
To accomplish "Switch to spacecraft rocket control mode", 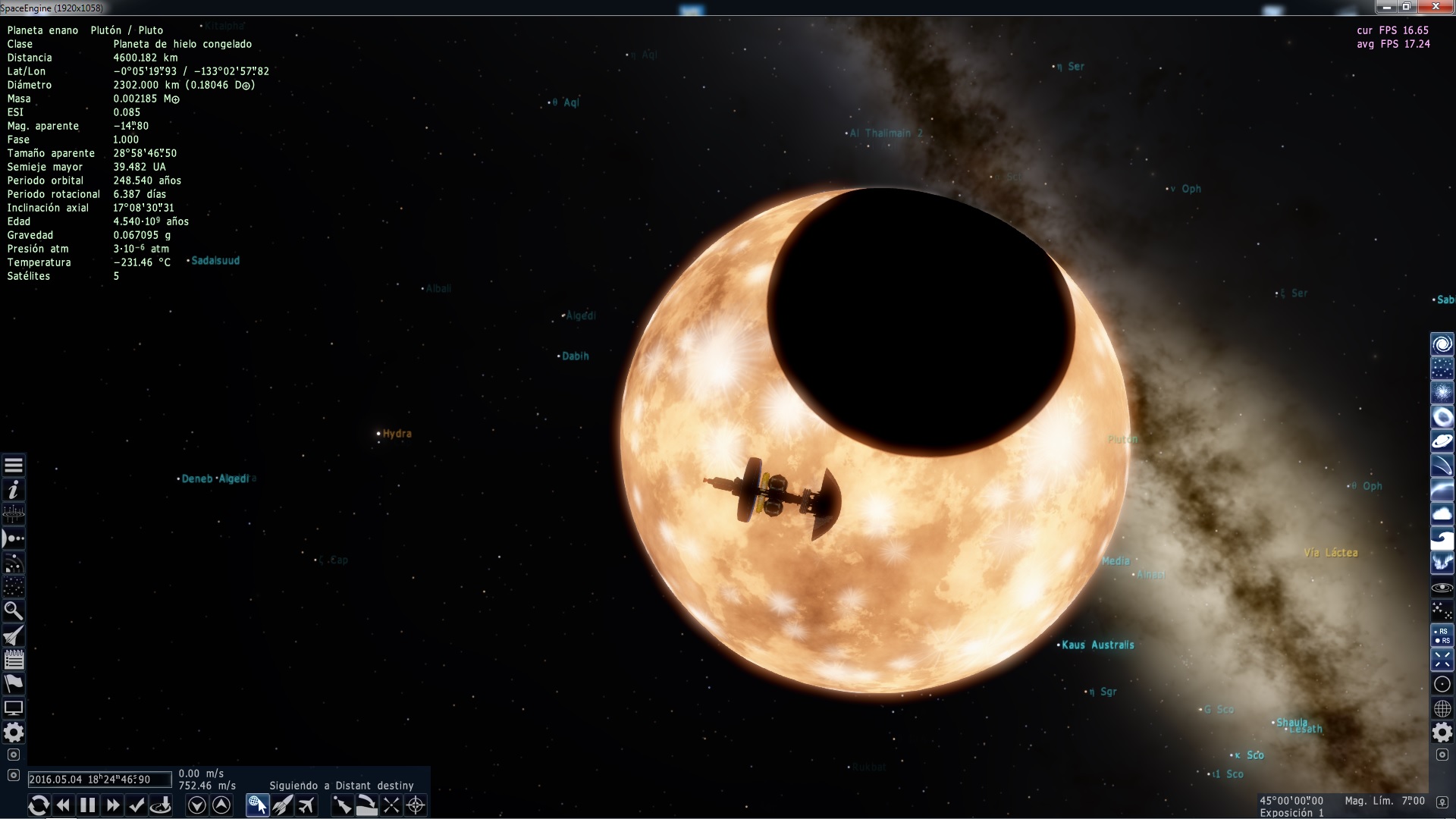I will point(282,805).
